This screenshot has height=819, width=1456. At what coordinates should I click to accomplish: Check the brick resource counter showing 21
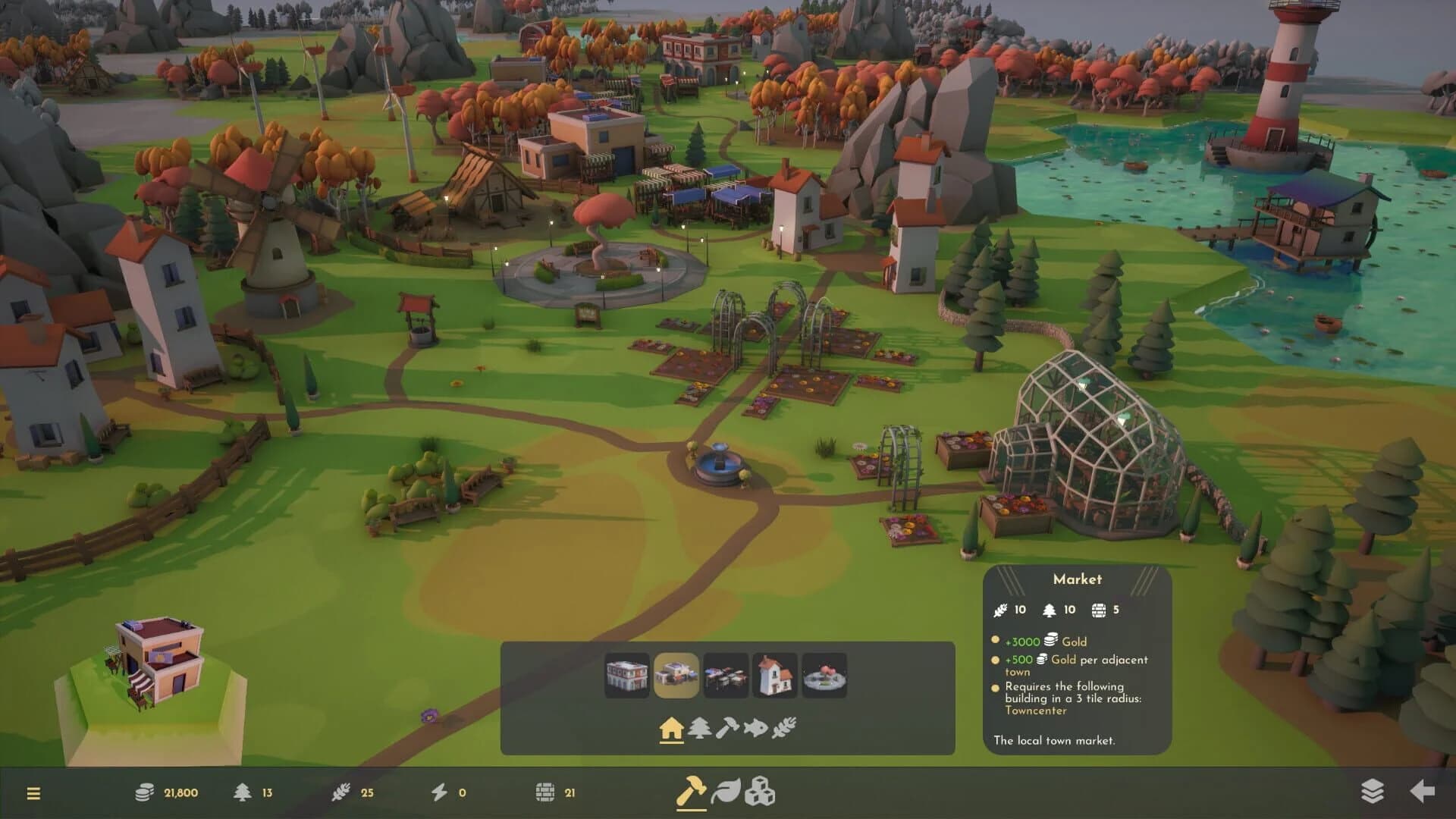pyautogui.click(x=557, y=792)
